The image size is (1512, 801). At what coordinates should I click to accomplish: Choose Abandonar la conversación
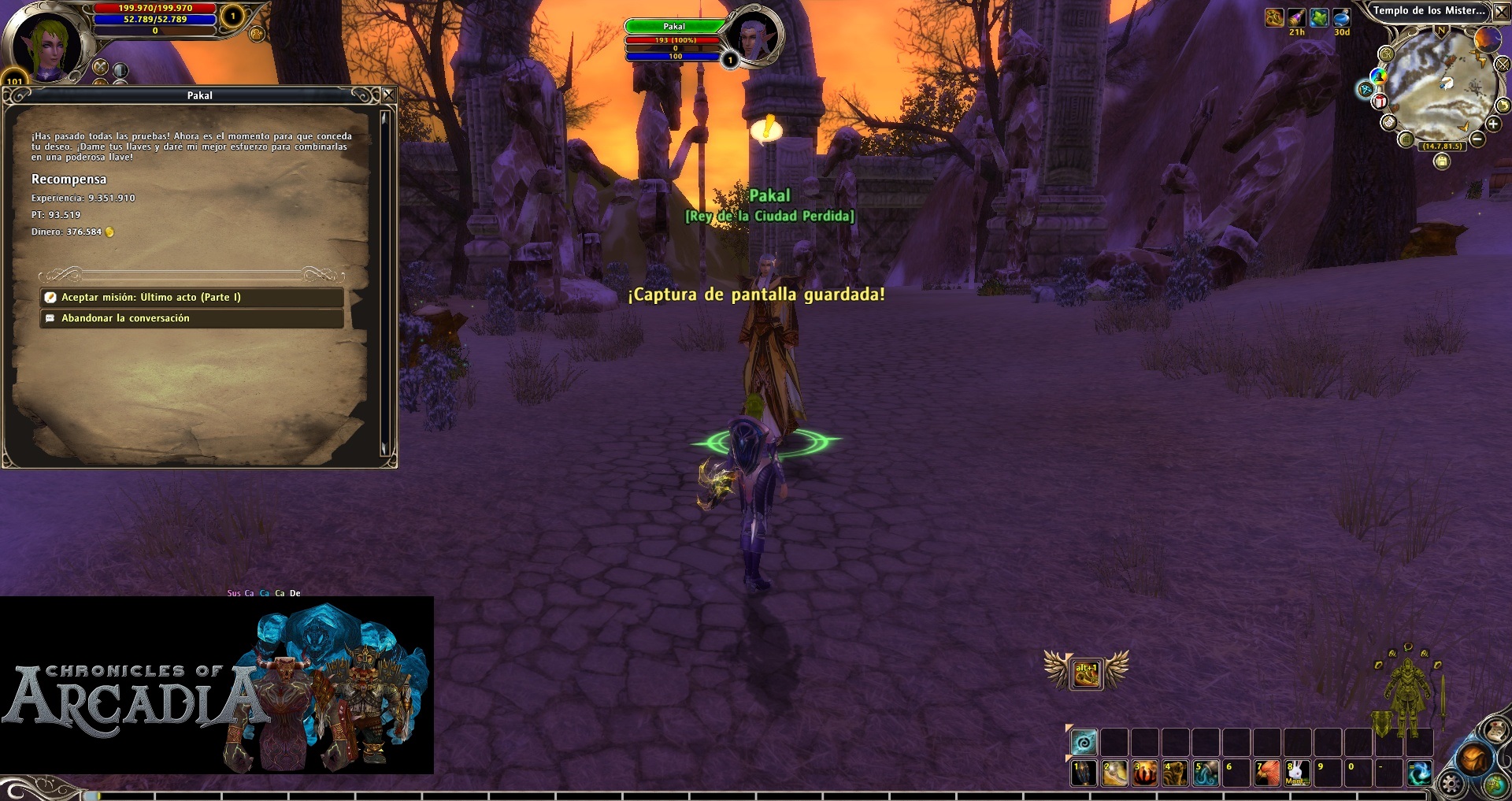coord(191,318)
